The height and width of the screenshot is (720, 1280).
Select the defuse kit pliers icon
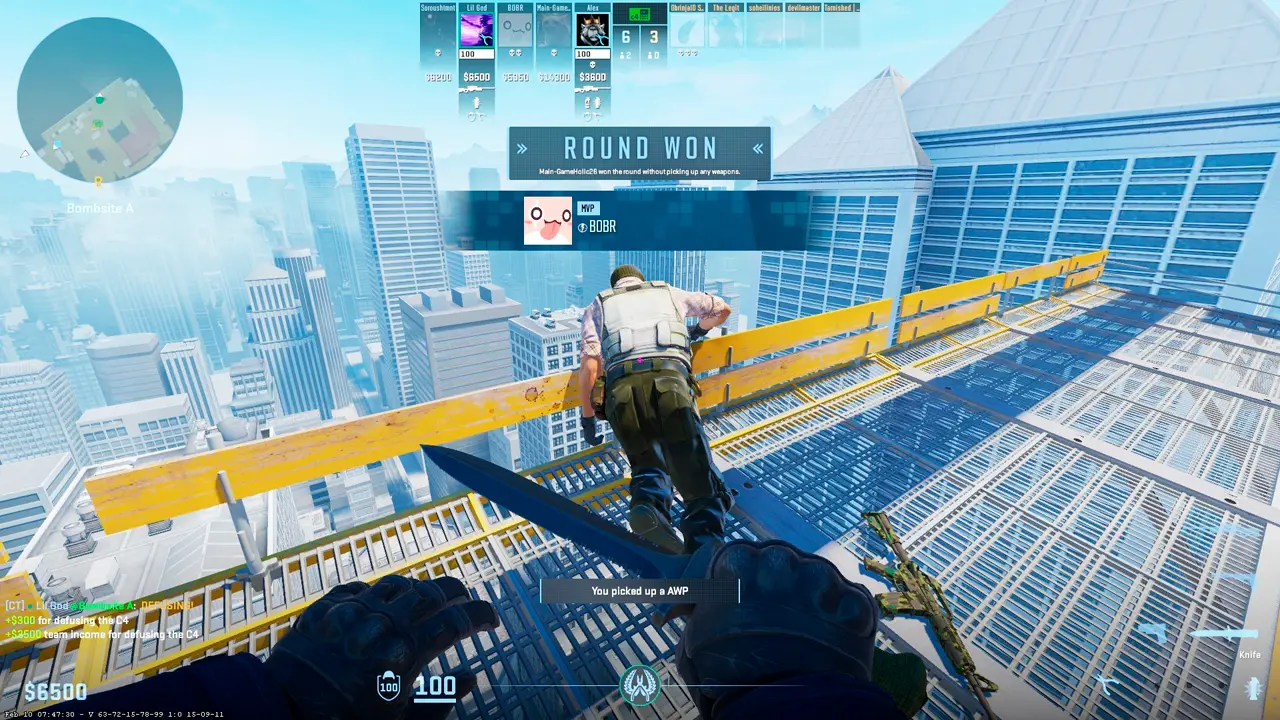point(1107,684)
